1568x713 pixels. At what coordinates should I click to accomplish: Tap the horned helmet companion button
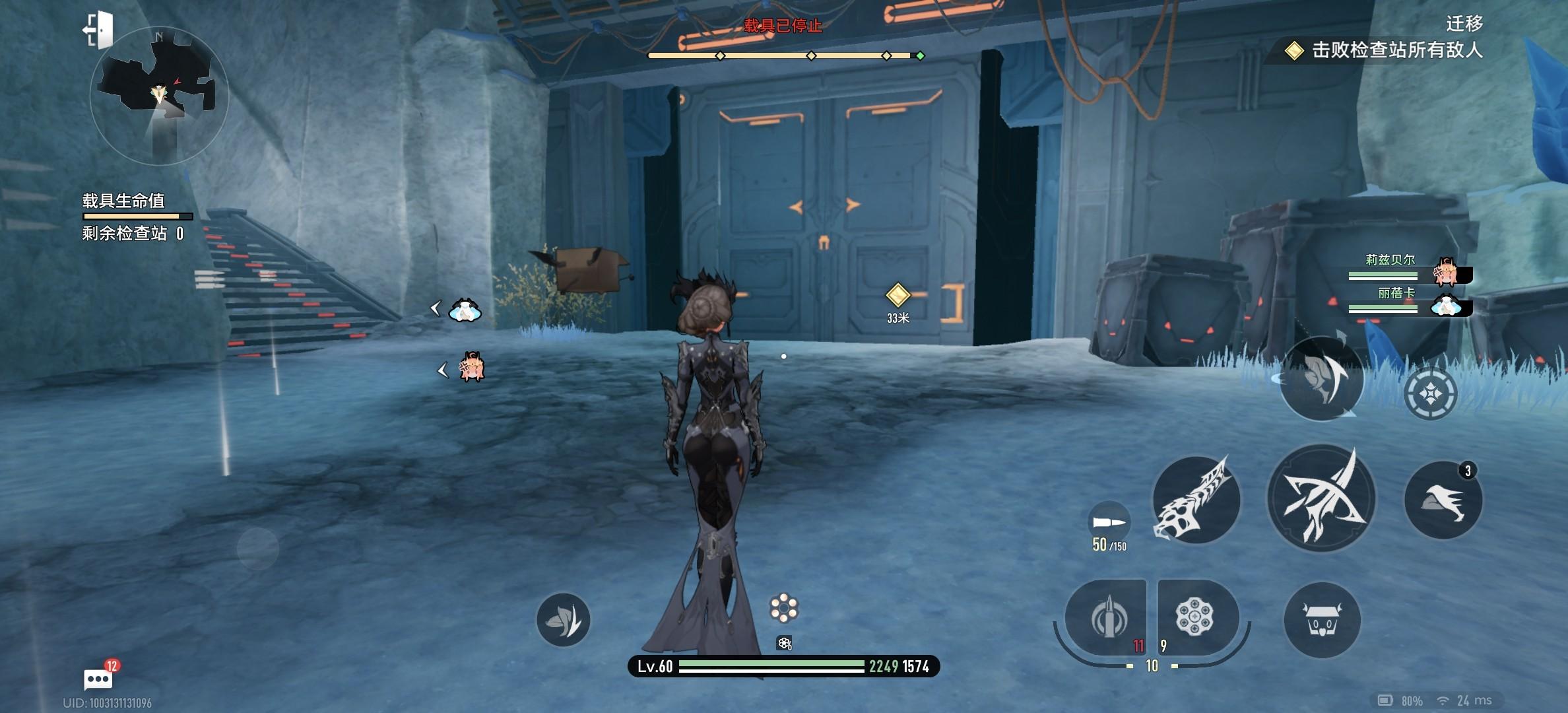tap(1322, 620)
